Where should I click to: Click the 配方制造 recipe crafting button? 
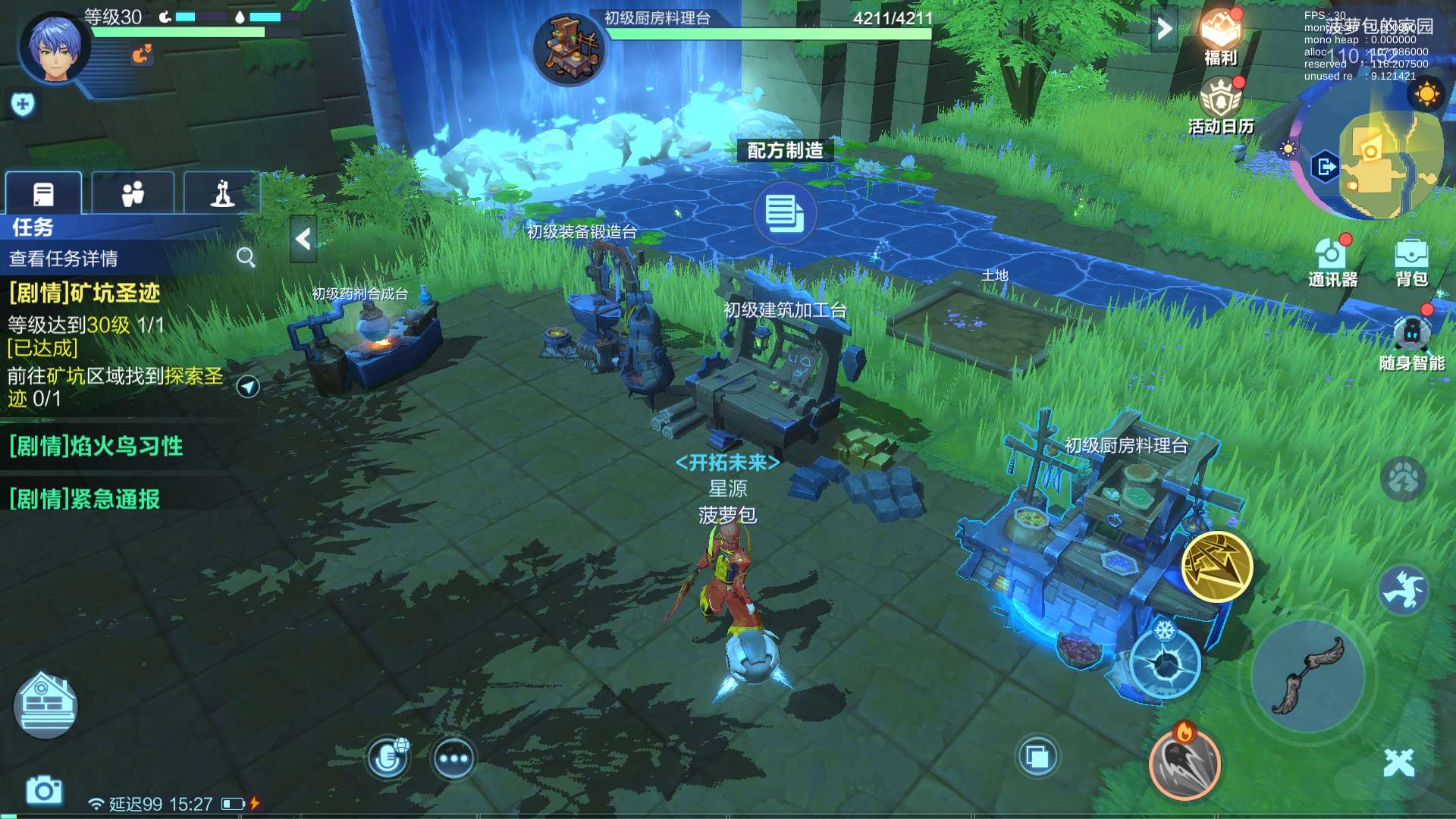[785, 213]
